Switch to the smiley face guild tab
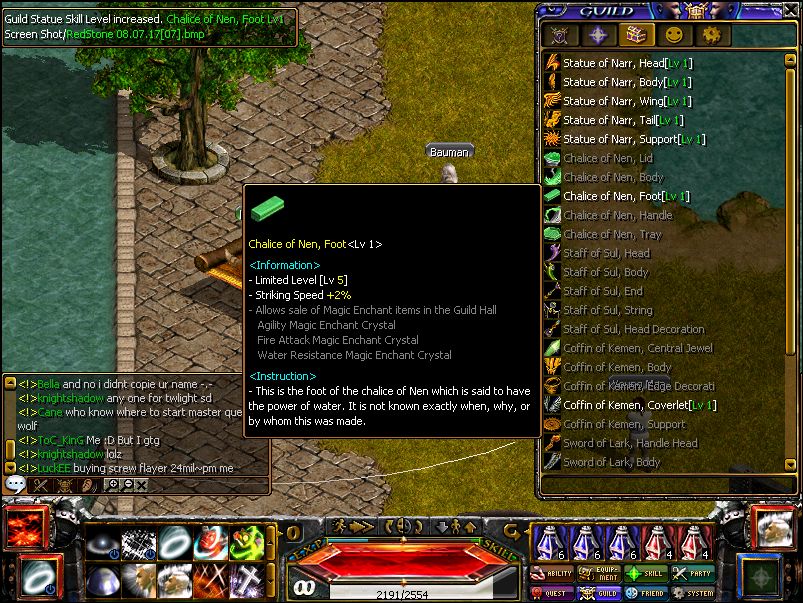This screenshot has height=603, width=803. coord(674,35)
